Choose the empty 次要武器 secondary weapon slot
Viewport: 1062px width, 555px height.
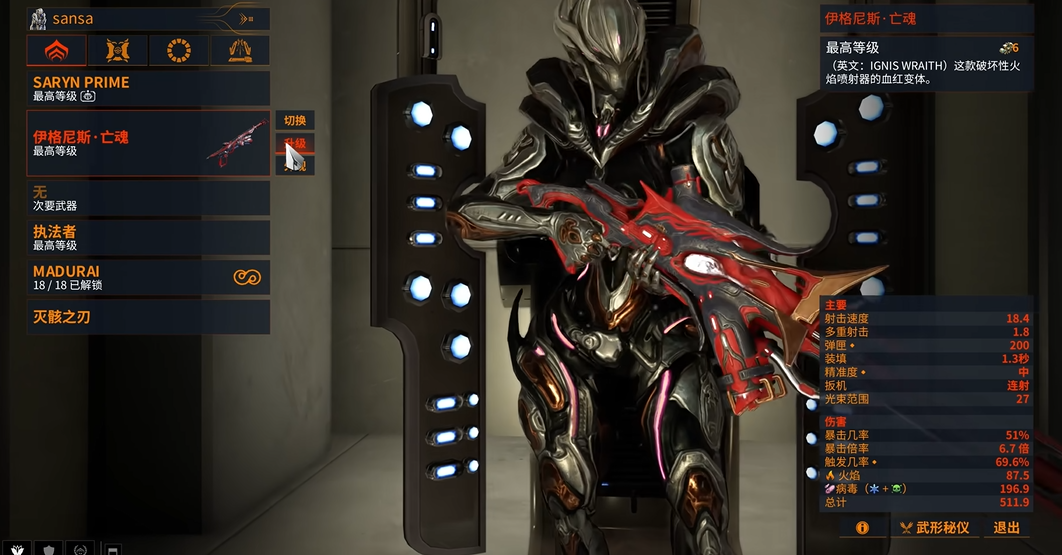(x=148, y=198)
